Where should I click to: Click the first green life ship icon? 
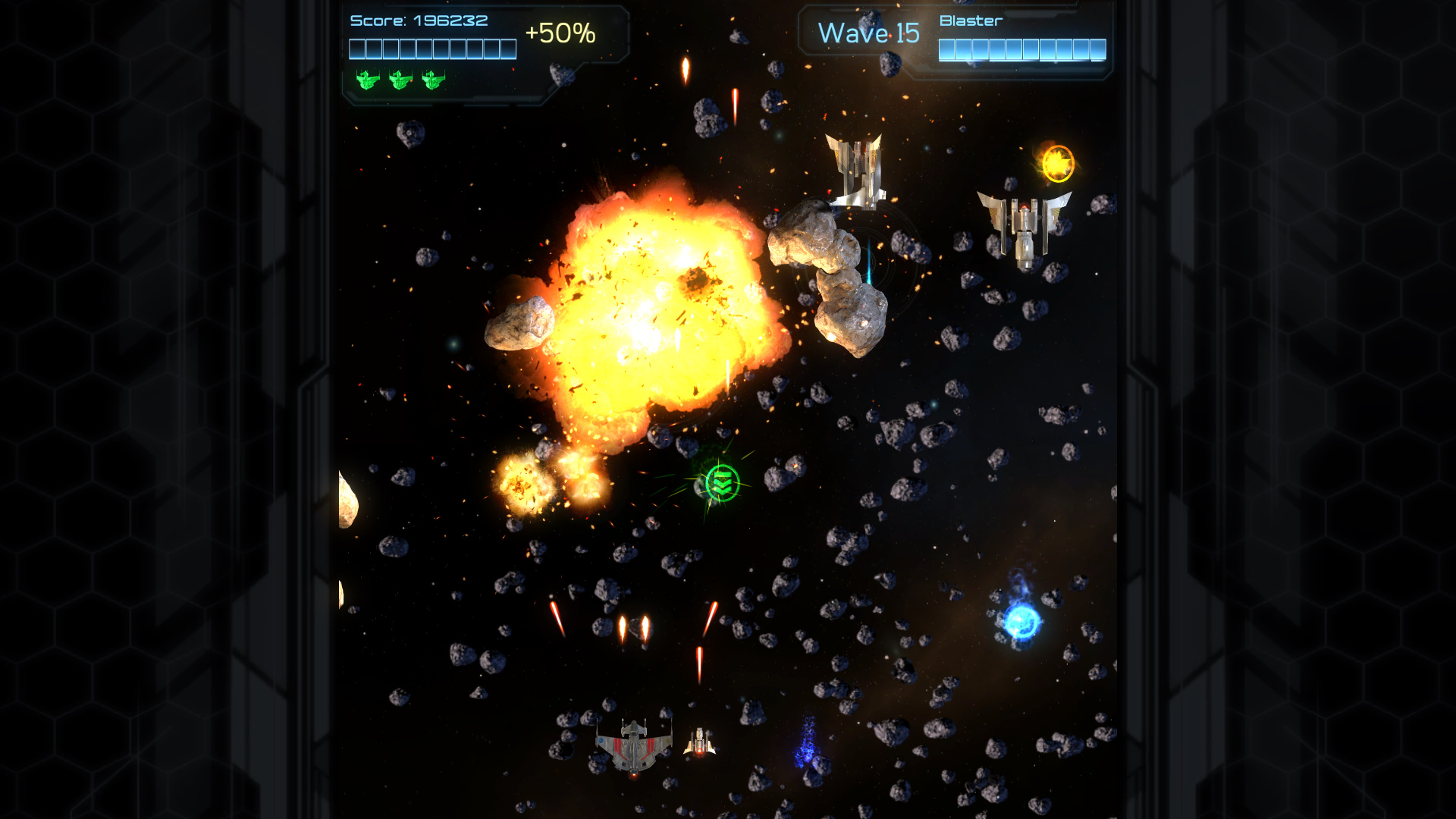click(367, 79)
